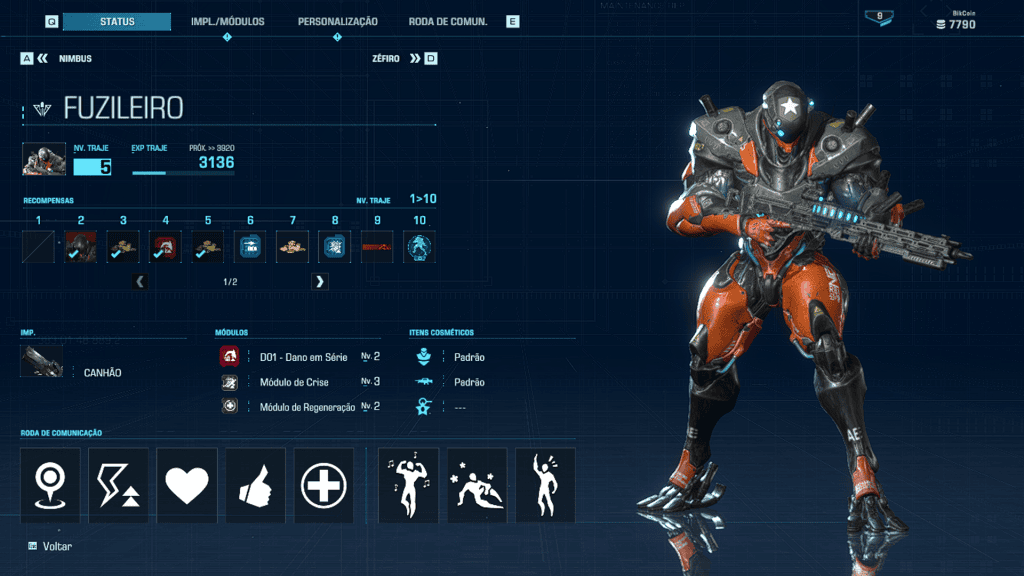Select the heart communication icon
The width and height of the screenshot is (1024, 576).
pos(187,485)
